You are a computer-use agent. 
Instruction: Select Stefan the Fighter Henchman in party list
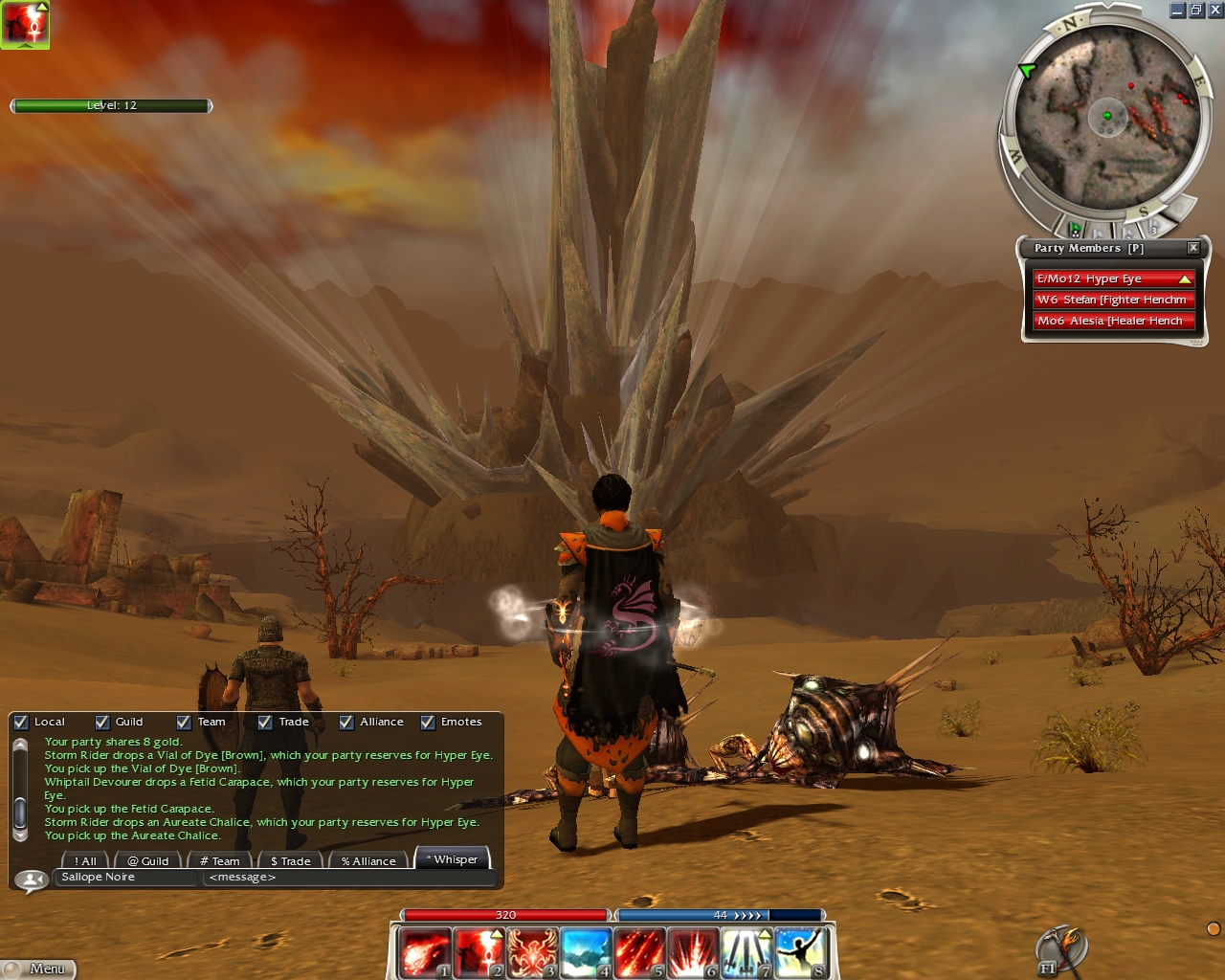click(1114, 300)
